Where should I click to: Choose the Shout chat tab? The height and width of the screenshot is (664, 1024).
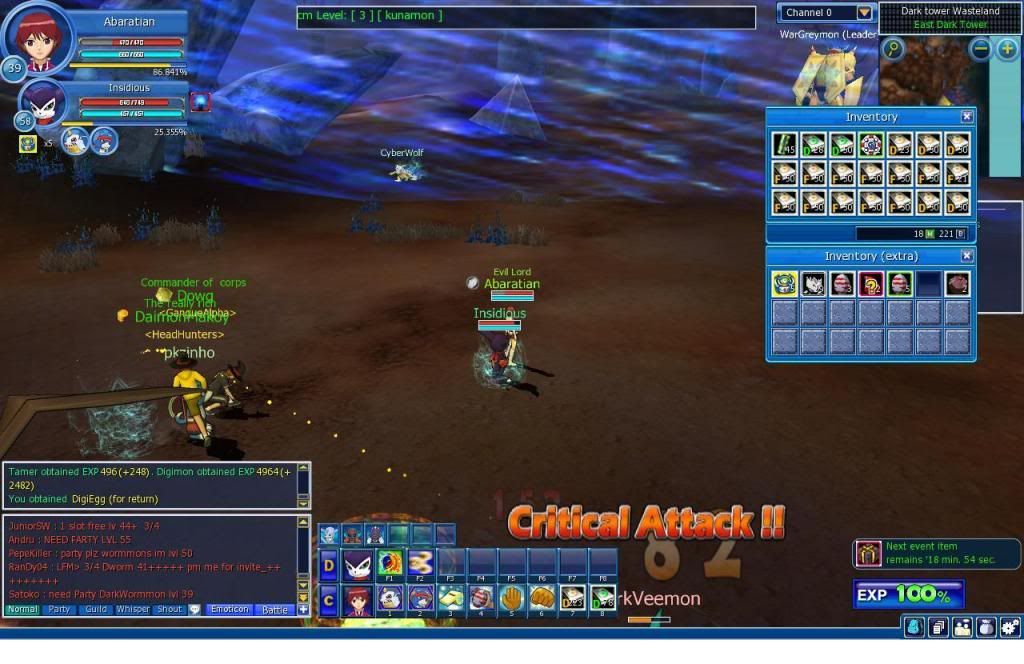[x=169, y=609]
